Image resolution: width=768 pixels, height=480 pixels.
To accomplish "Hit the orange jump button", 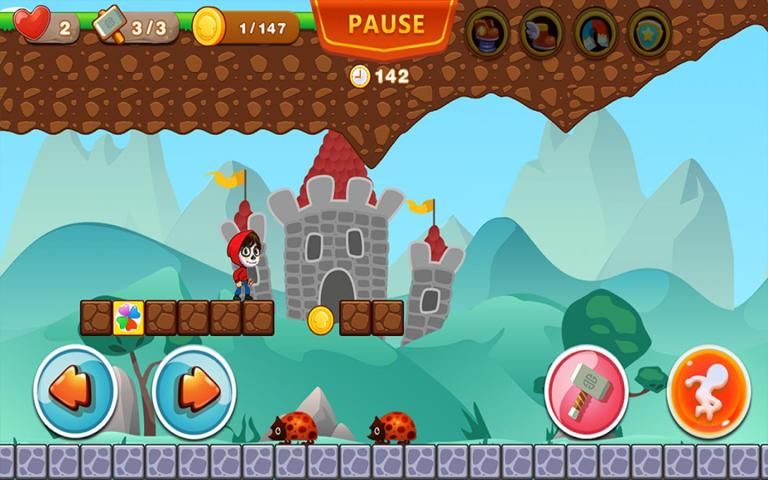I will coord(709,389).
